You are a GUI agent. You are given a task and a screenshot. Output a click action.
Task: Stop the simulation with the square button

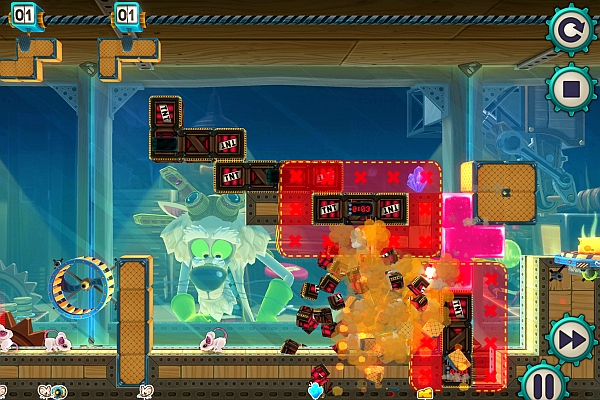tap(571, 90)
